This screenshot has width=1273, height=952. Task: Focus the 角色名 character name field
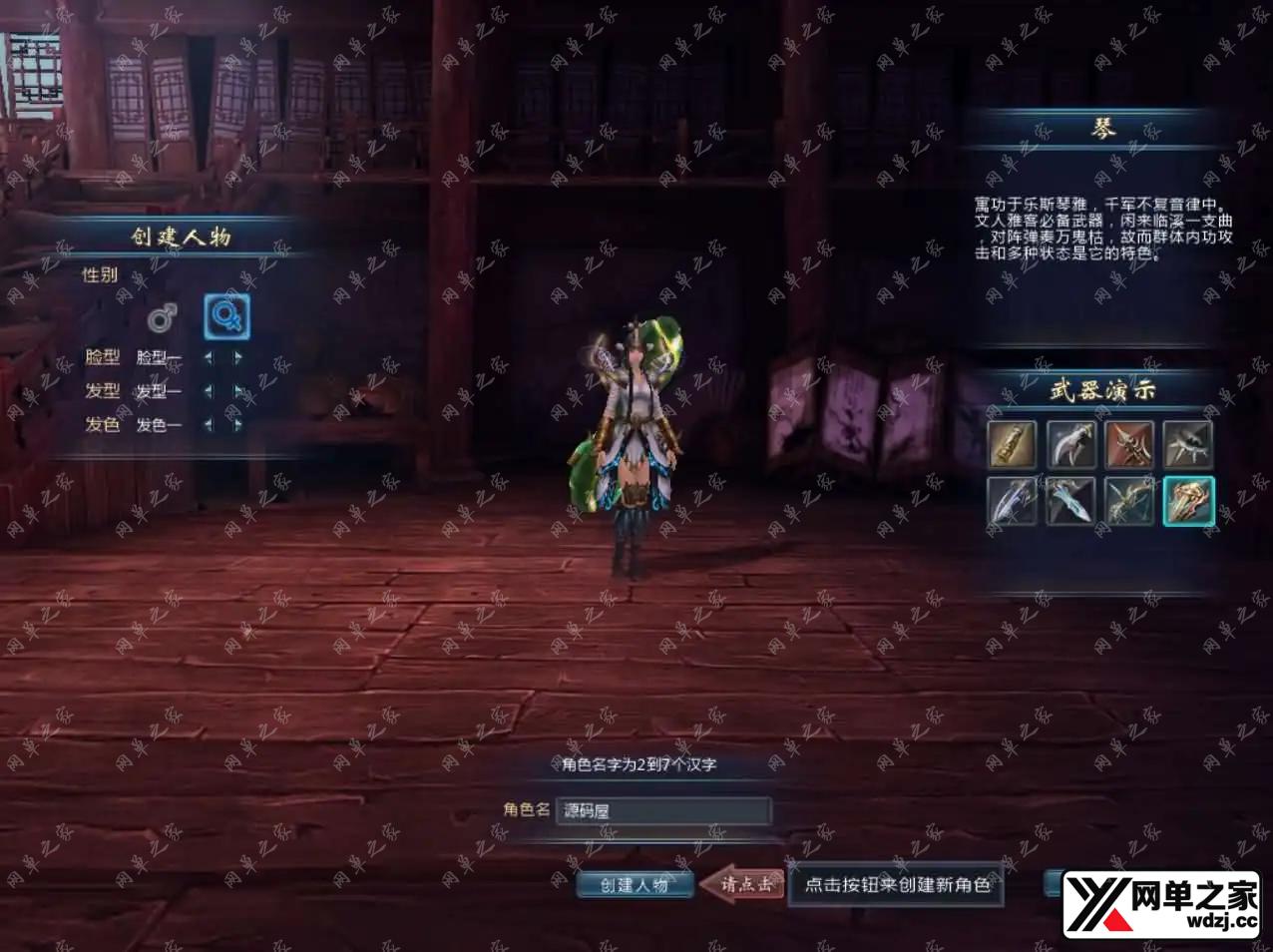pos(663,810)
